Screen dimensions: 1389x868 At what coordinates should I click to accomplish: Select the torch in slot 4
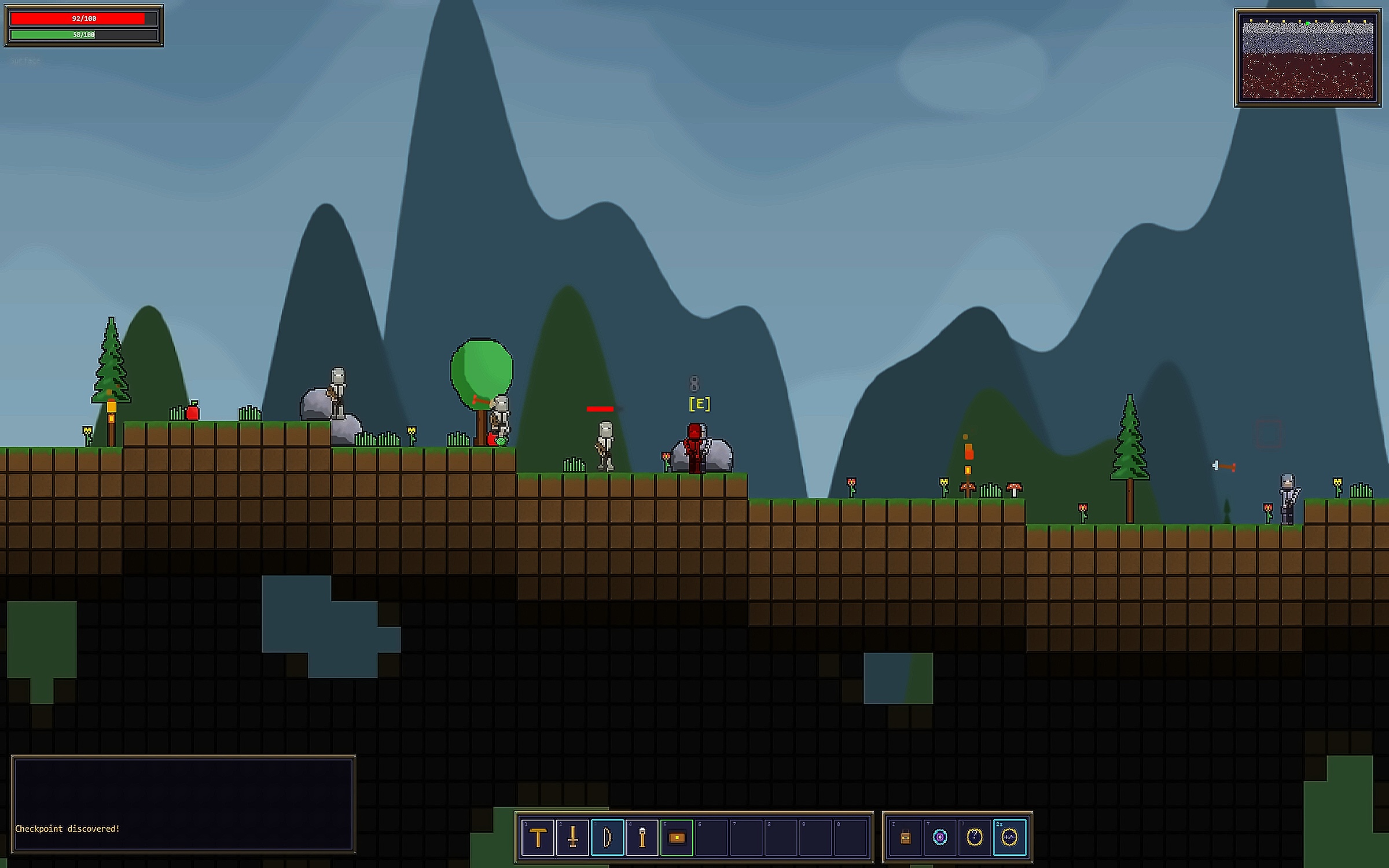642,837
